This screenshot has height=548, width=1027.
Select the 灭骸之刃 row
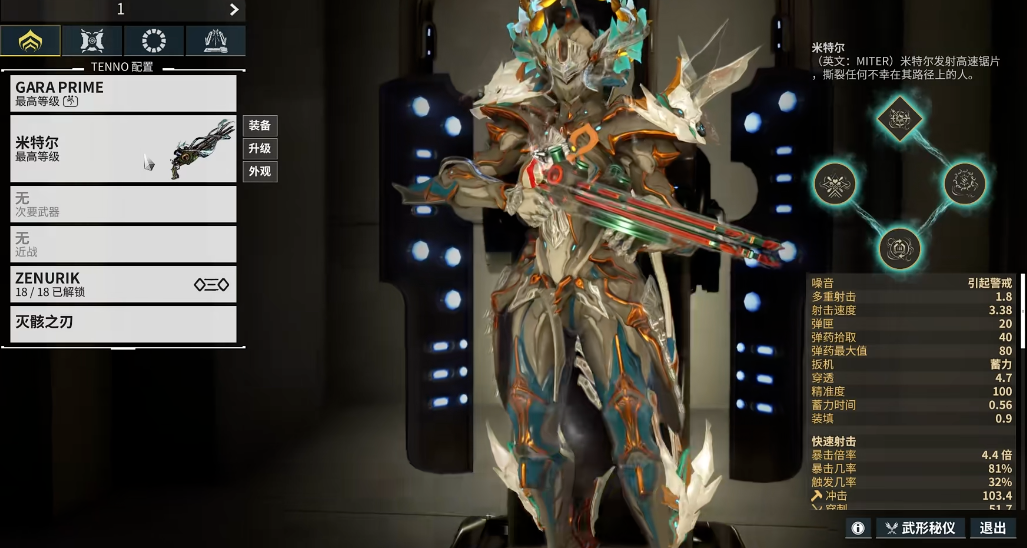[124, 323]
